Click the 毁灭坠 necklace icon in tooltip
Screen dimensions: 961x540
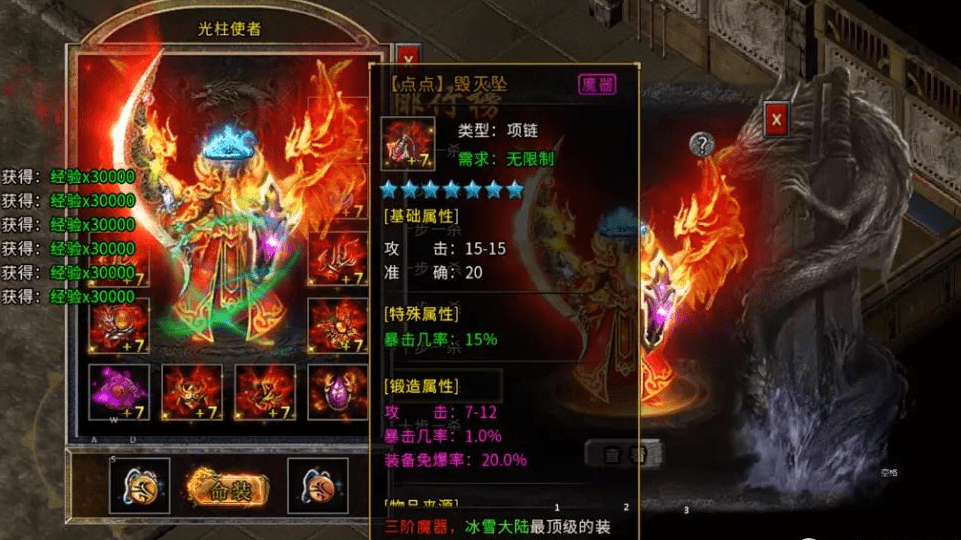click(x=408, y=143)
